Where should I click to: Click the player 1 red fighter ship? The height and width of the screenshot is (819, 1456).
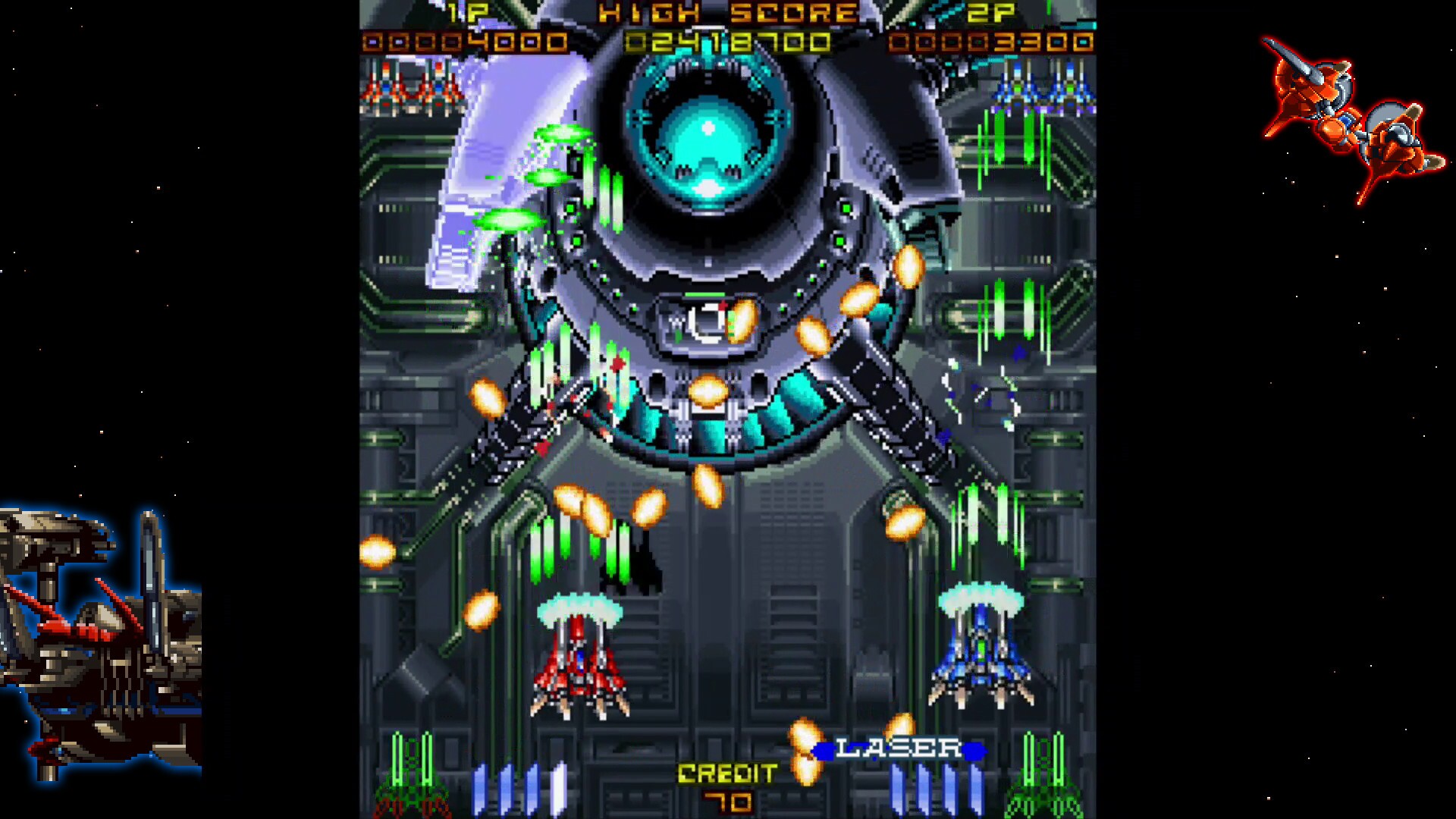[x=578, y=667]
